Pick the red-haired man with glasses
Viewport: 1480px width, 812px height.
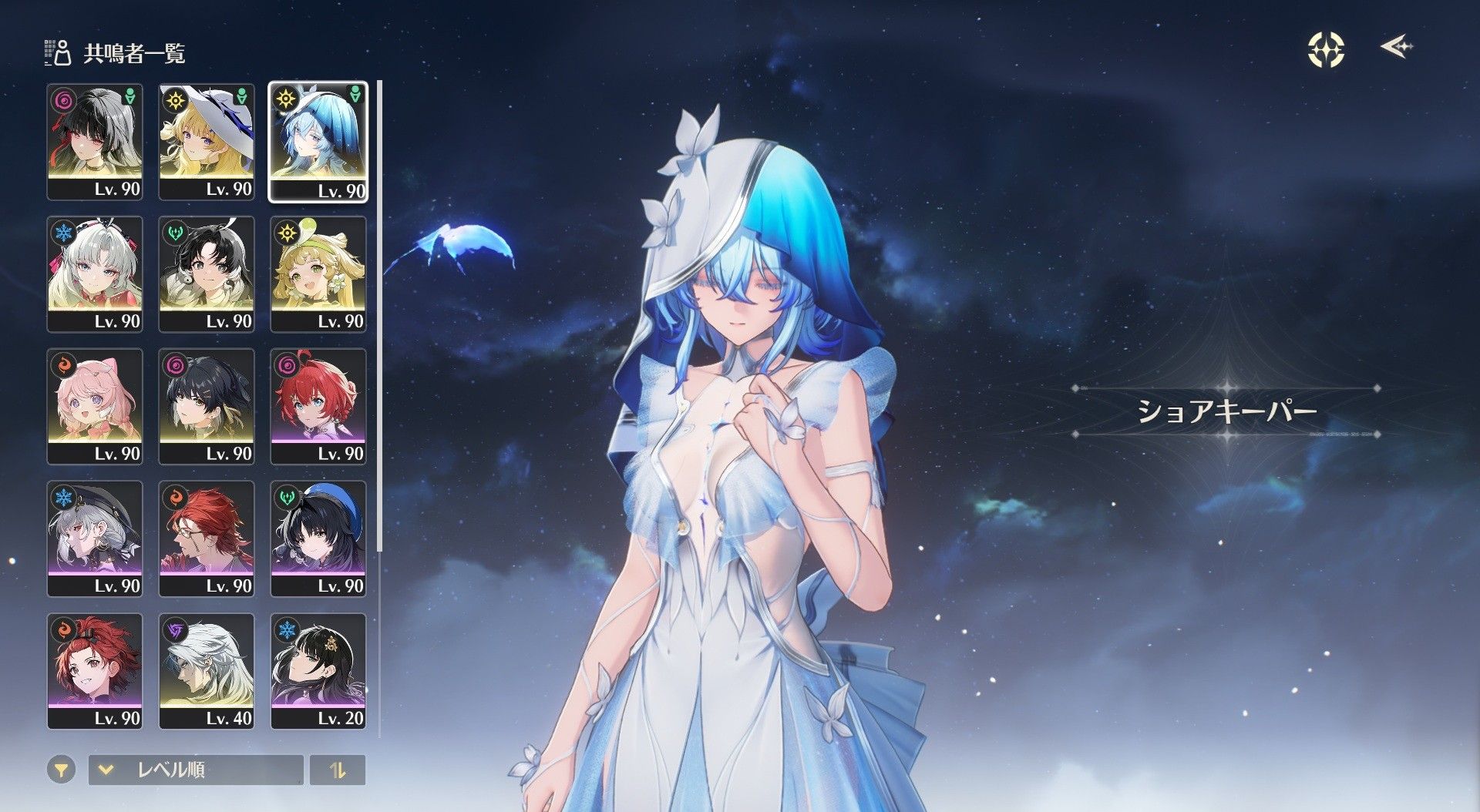click(x=206, y=539)
